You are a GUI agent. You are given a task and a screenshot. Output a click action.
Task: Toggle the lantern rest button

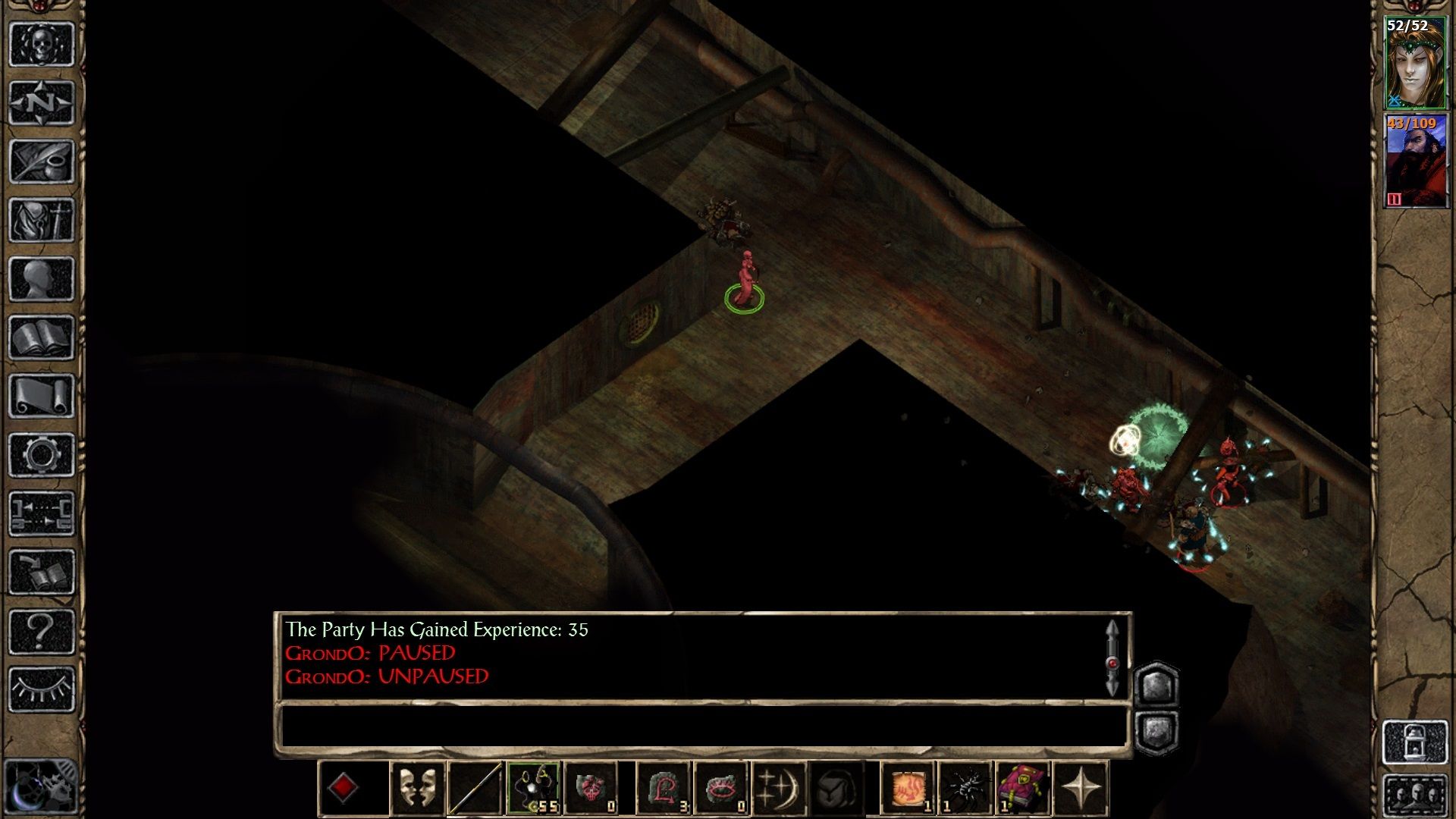(x=1415, y=741)
